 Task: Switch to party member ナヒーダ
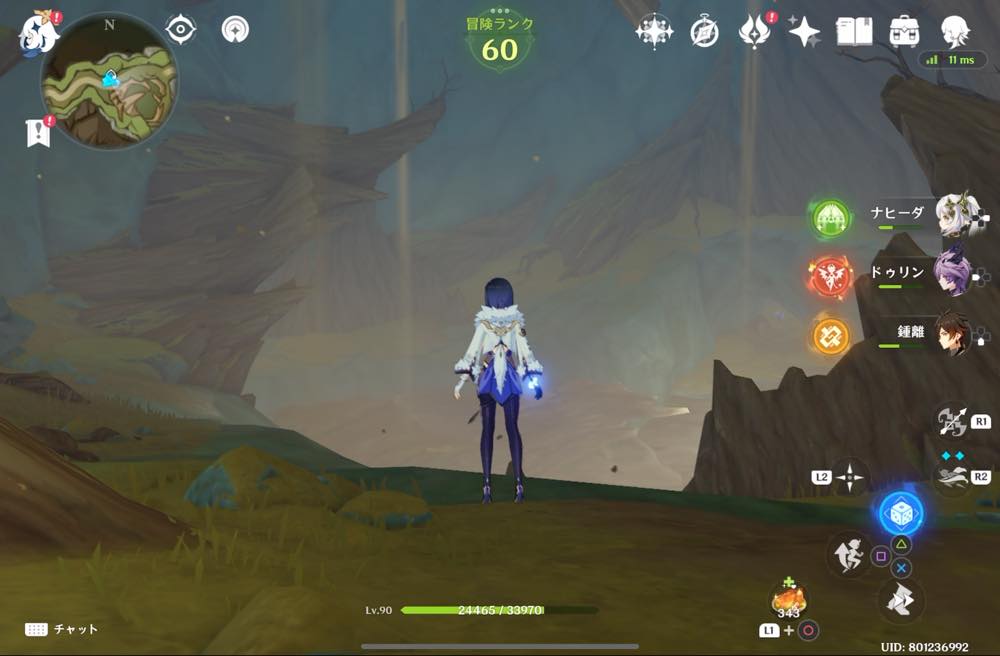[956, 215]
